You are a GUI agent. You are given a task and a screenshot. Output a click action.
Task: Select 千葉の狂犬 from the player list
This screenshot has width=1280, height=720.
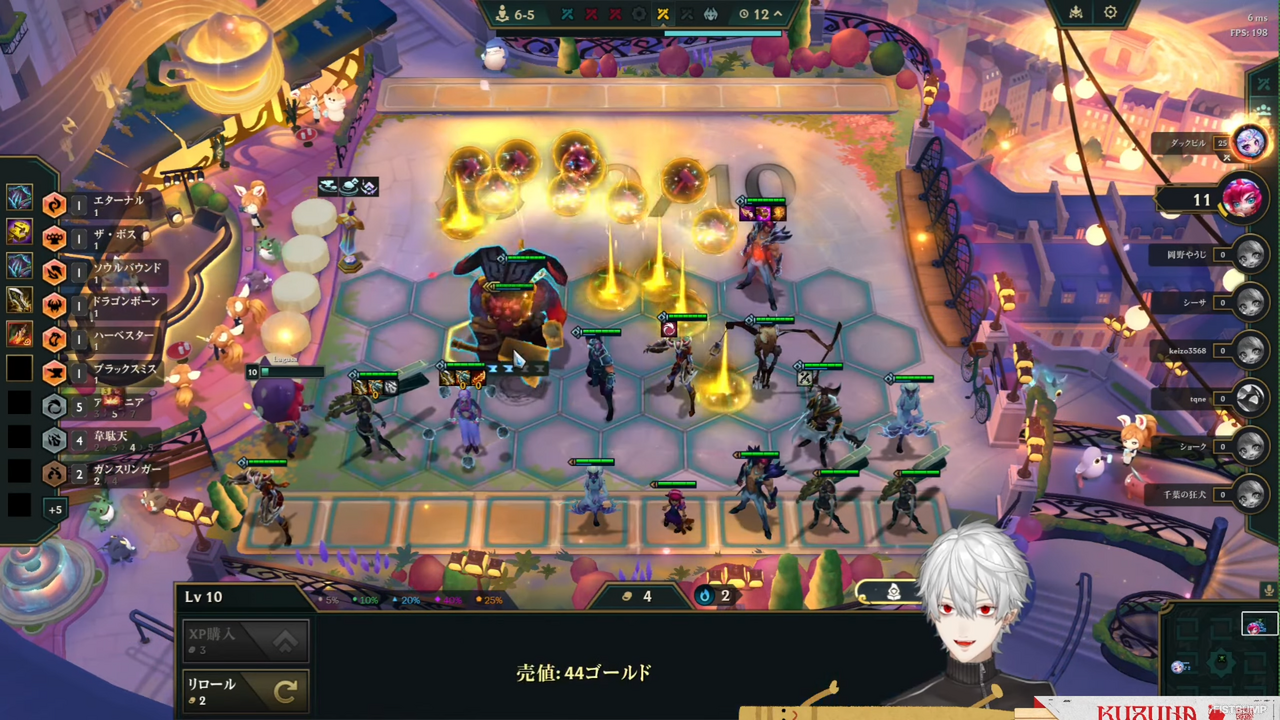(1250, 494)
